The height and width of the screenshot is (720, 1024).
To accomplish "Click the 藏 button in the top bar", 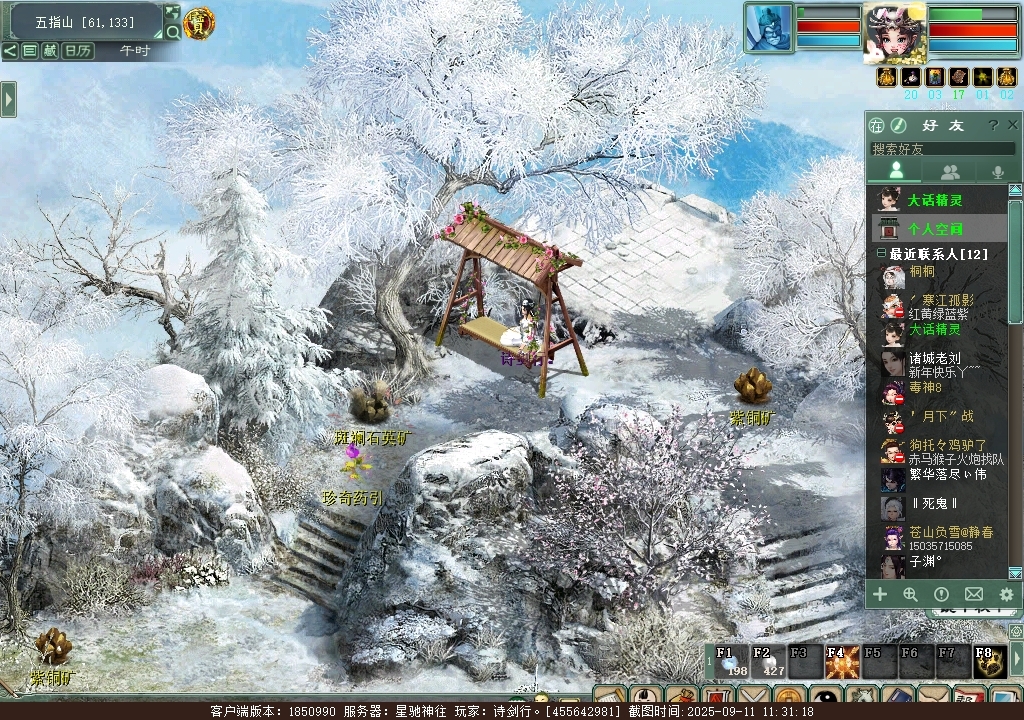I will (50, 50).
